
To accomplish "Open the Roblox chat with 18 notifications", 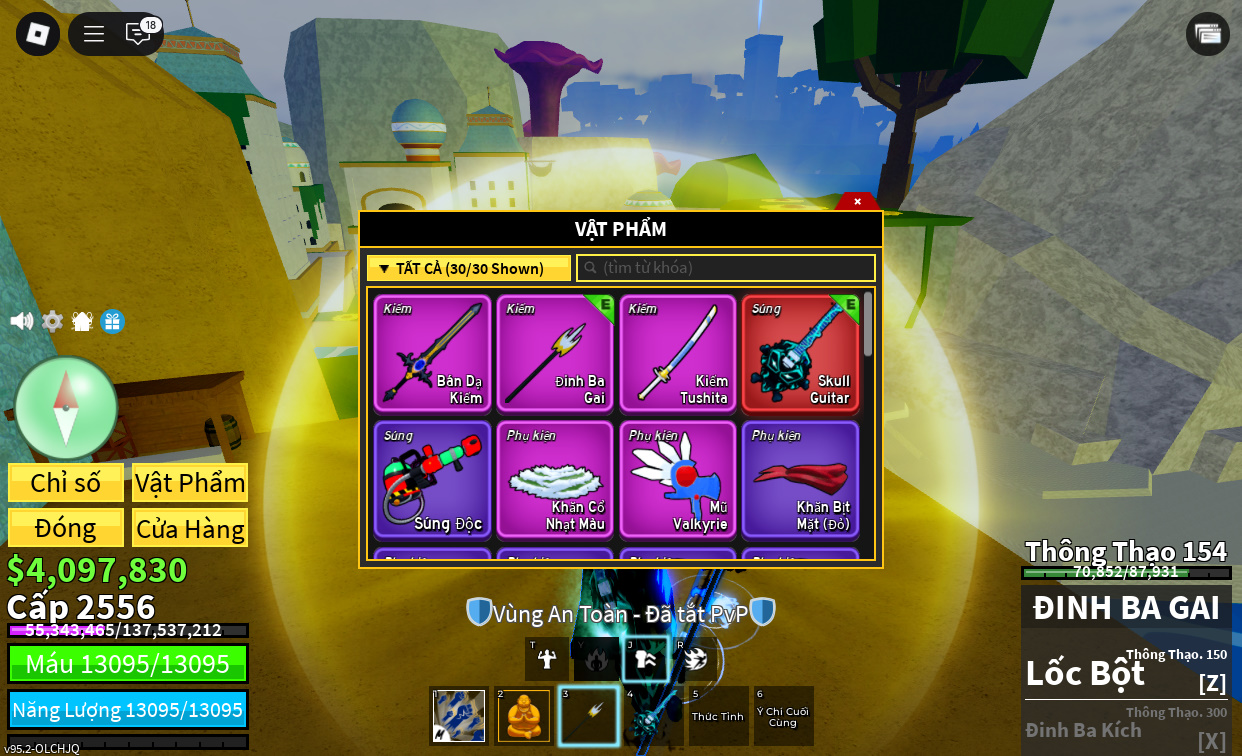I will point(138,34).
